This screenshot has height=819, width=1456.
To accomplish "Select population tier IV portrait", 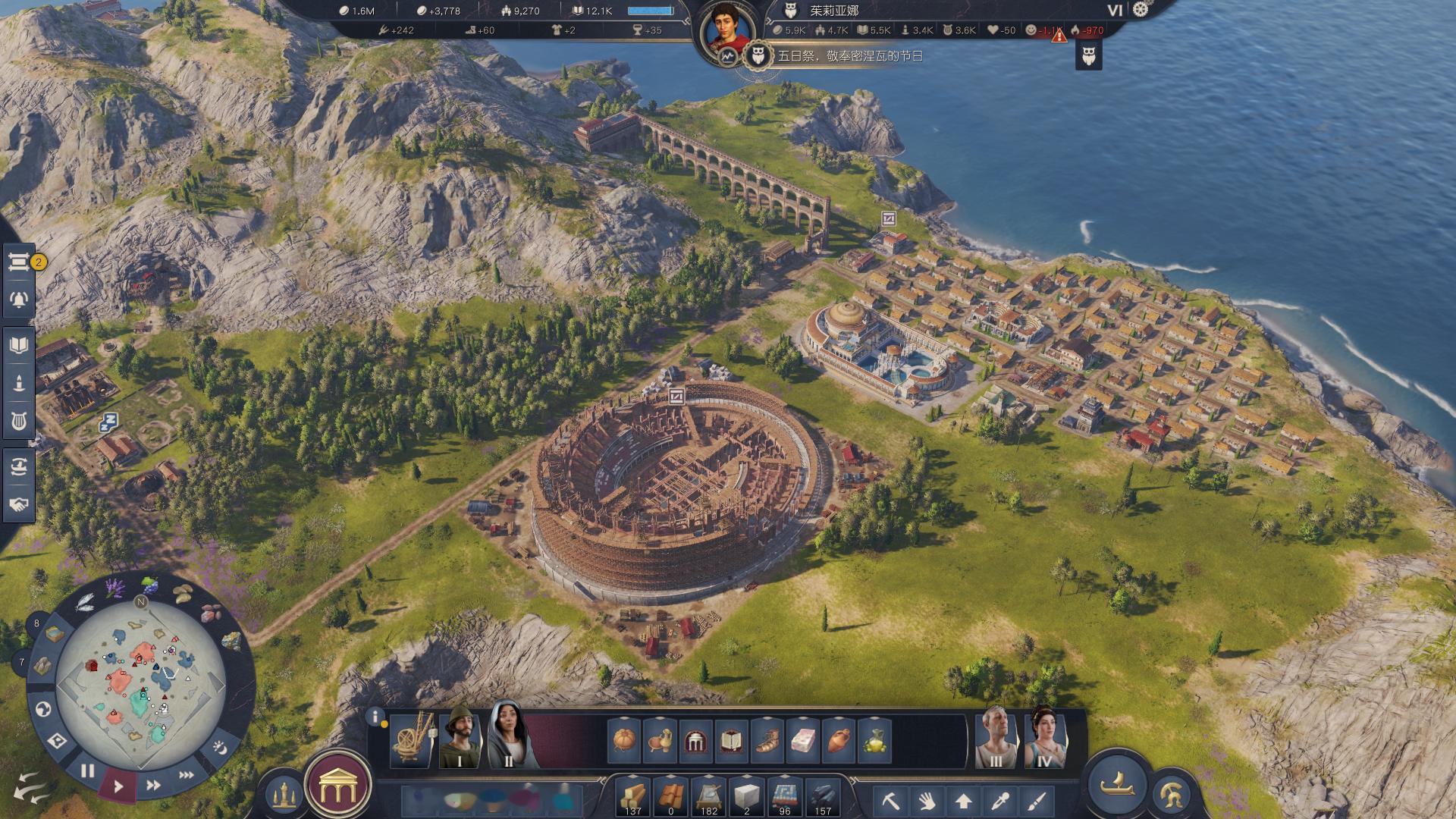I will coord(1043,739).
